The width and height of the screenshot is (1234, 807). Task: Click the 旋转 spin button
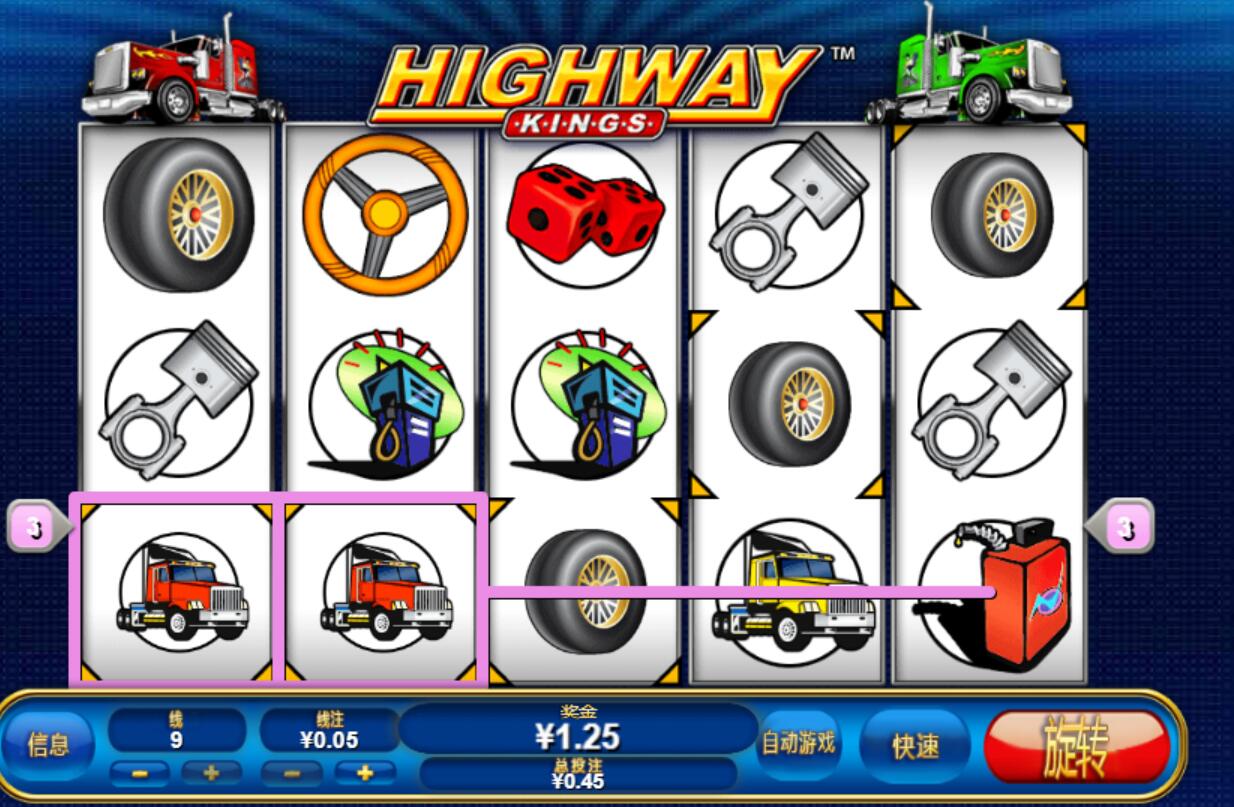click(1076, 746)
